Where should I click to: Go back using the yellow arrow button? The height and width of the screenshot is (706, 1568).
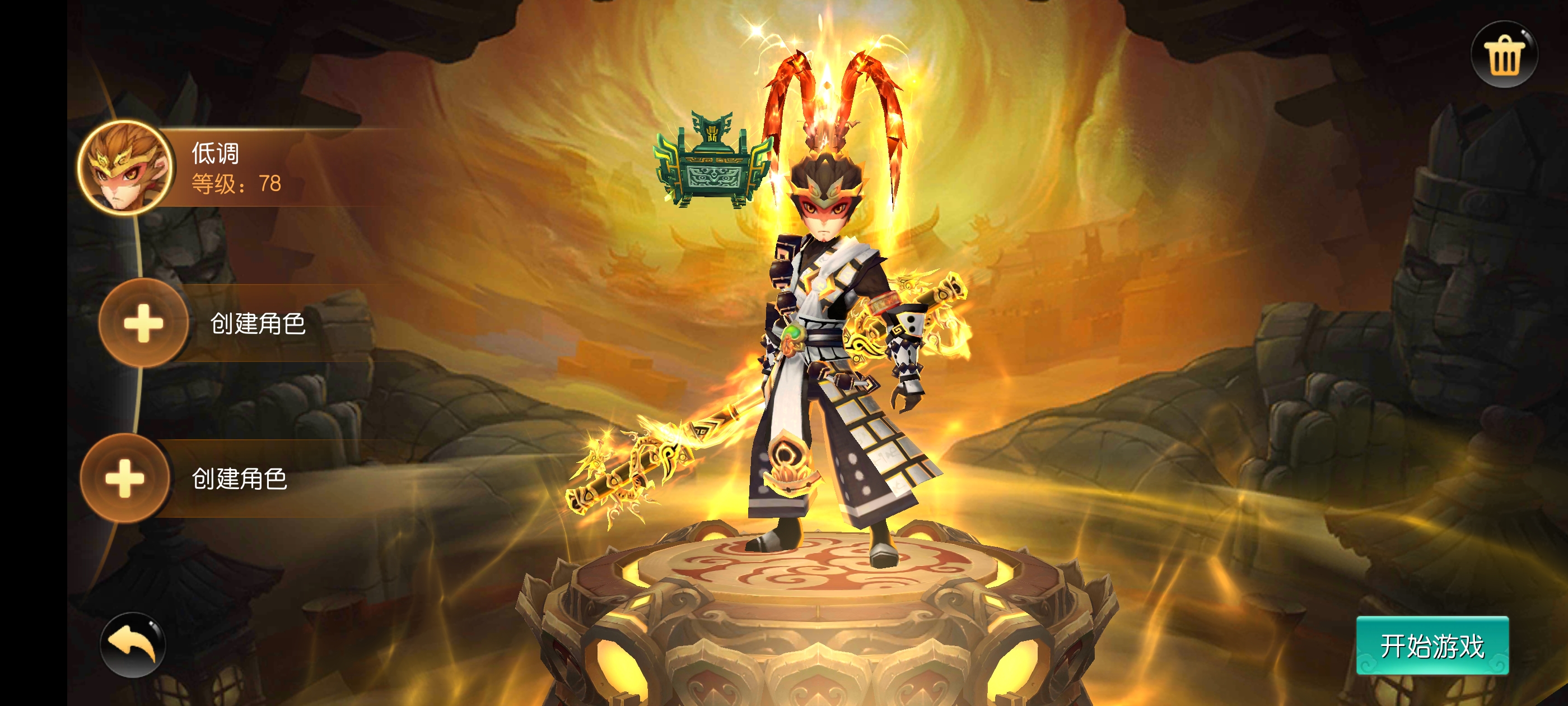pos(133,644)
